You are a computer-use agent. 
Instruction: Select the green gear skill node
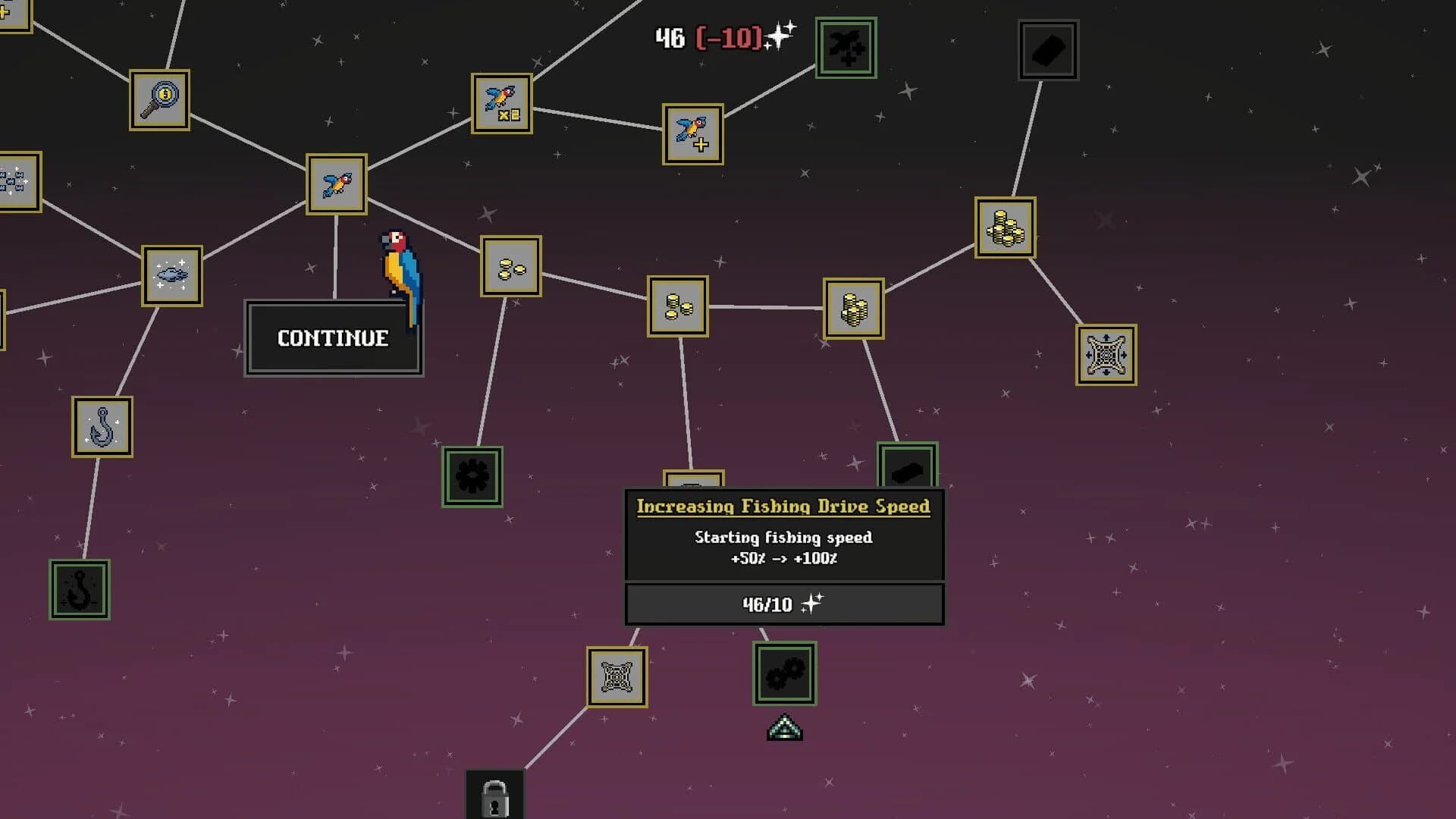471,475
